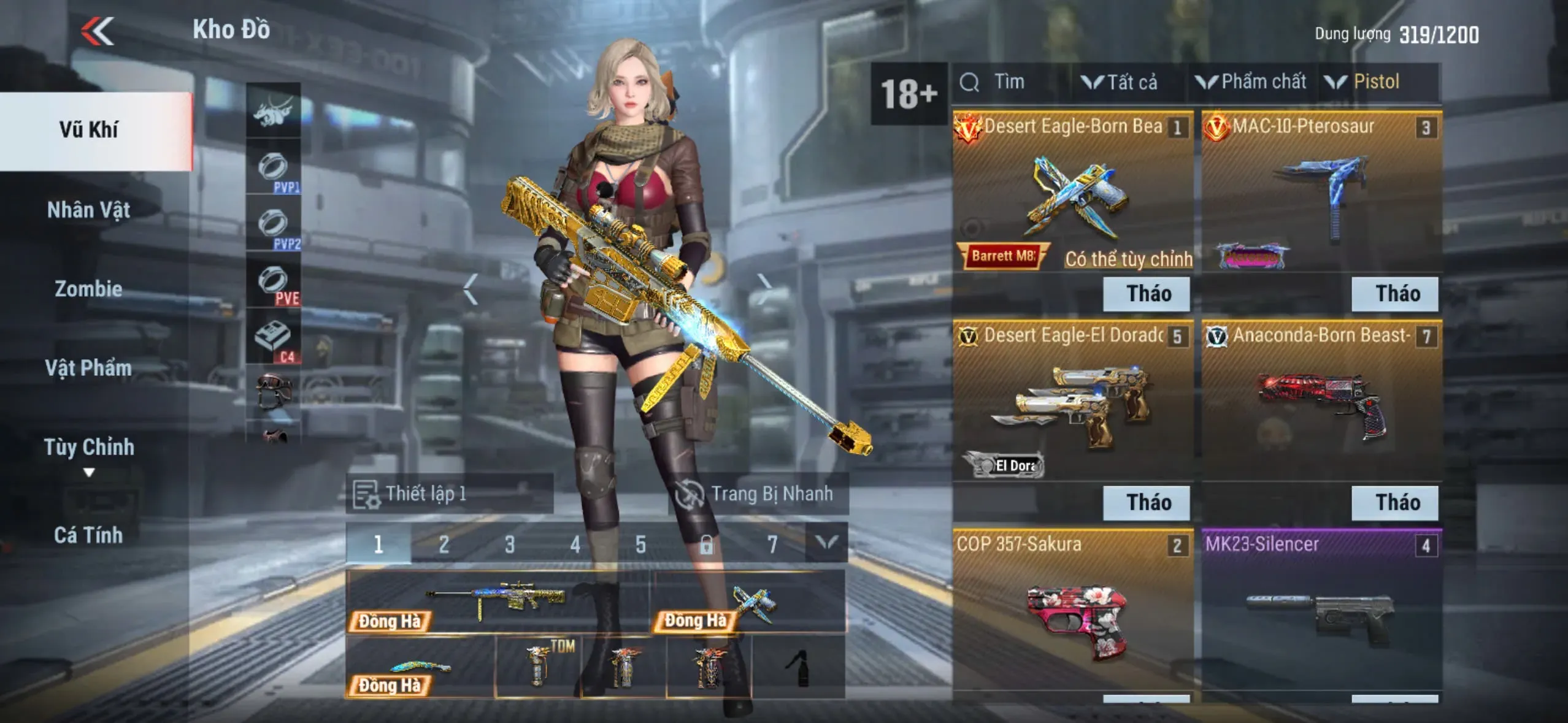This screenshot has height=723, width=1568.
Task: Select the Vật Phẩm tab
Action: [x=89, y=368]
